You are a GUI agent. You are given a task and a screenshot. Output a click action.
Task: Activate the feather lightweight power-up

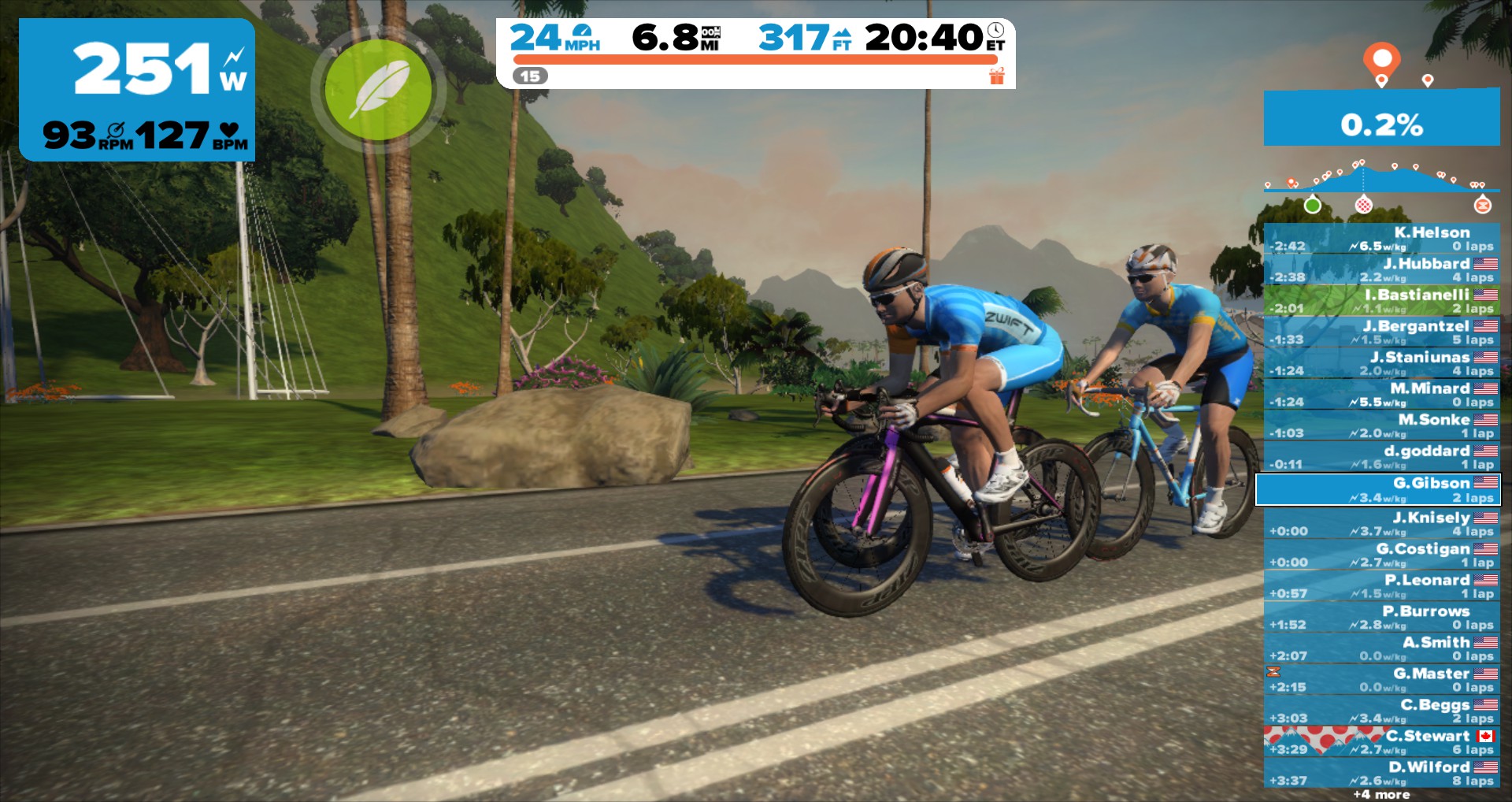[x=378, y=90]
